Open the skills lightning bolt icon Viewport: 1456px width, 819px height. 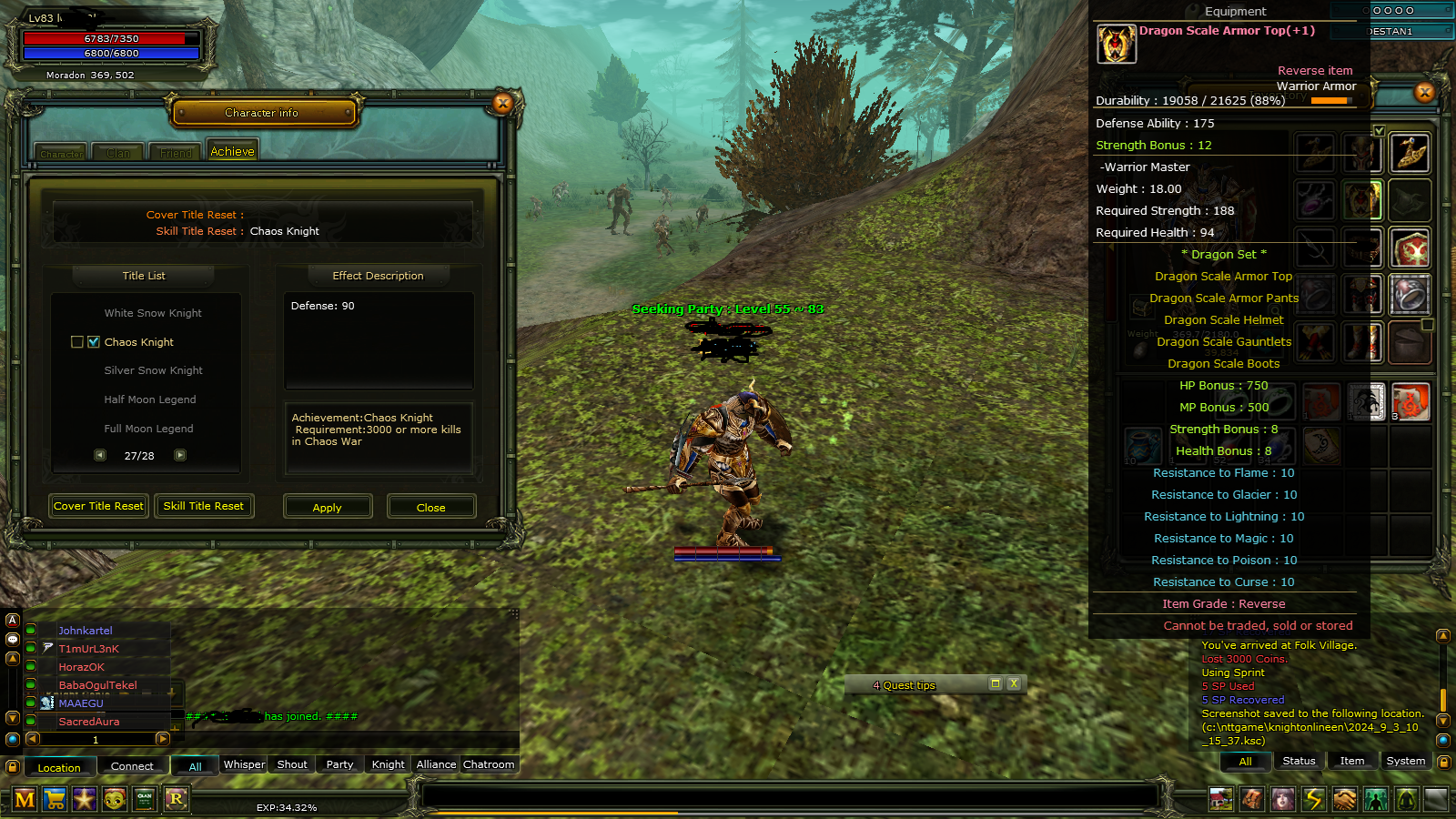click(1313, 799)
